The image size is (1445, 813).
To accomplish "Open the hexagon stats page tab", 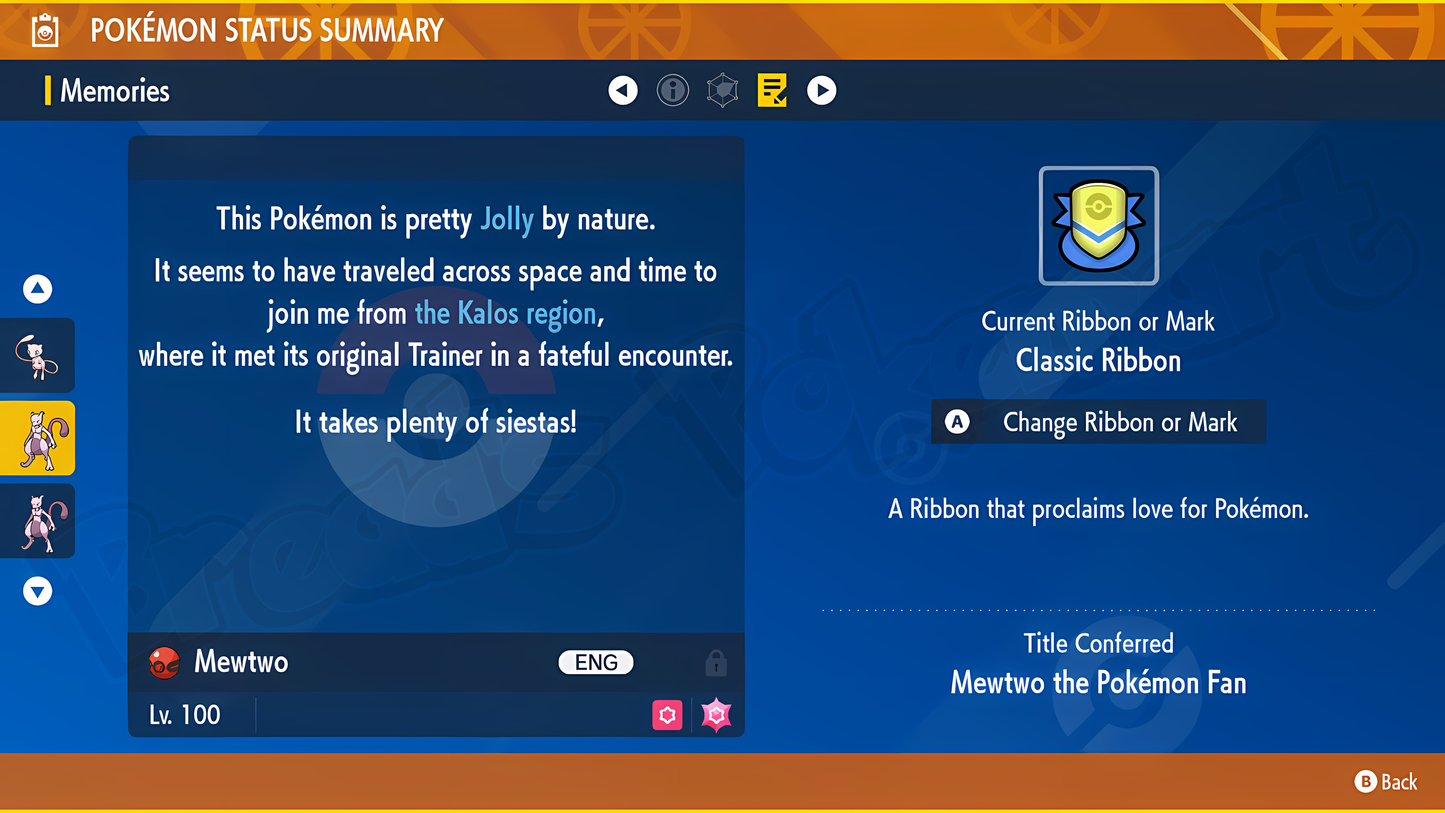I will [x=722, y=91].
